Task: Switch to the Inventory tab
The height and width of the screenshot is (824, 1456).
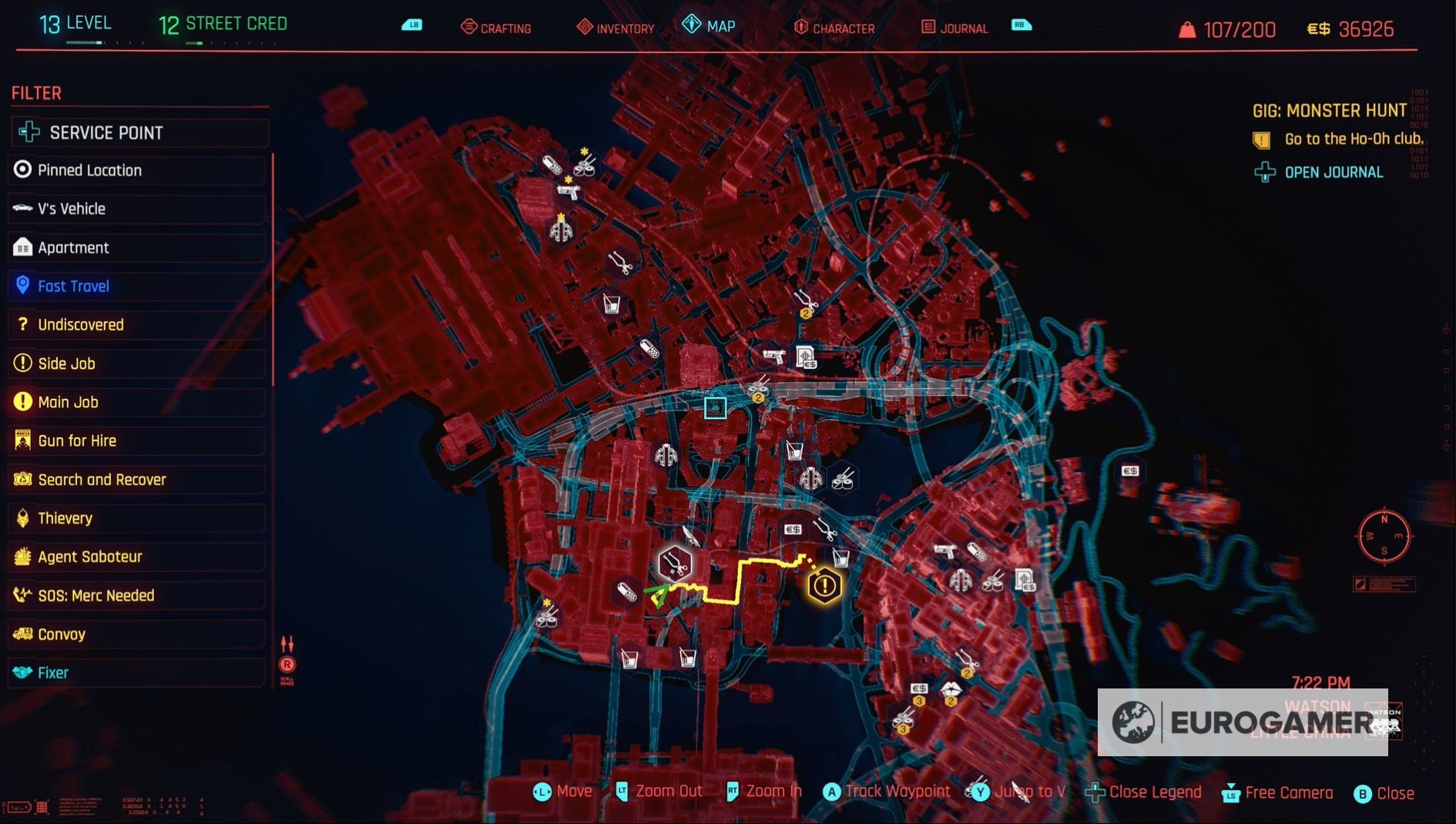Action: coord(622,28)
